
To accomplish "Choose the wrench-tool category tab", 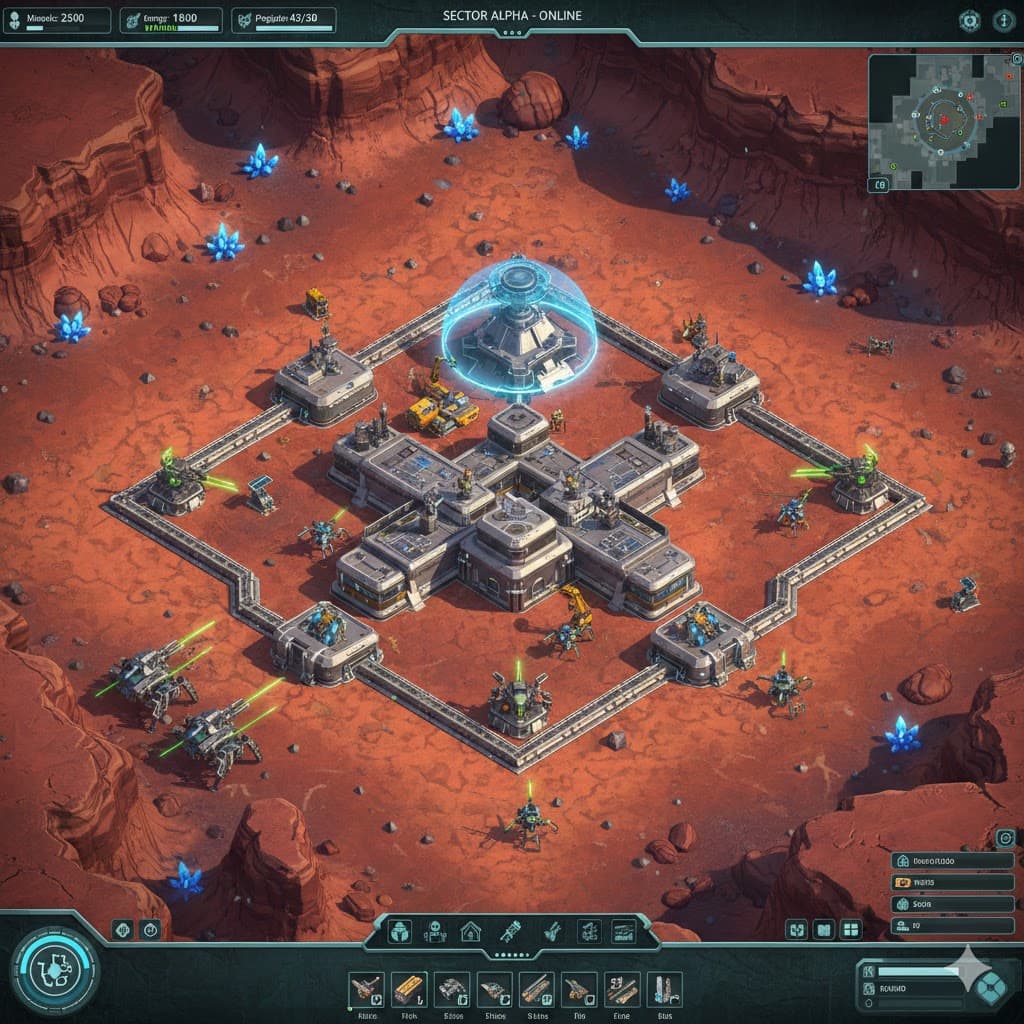I will click(x=508, y=932).
